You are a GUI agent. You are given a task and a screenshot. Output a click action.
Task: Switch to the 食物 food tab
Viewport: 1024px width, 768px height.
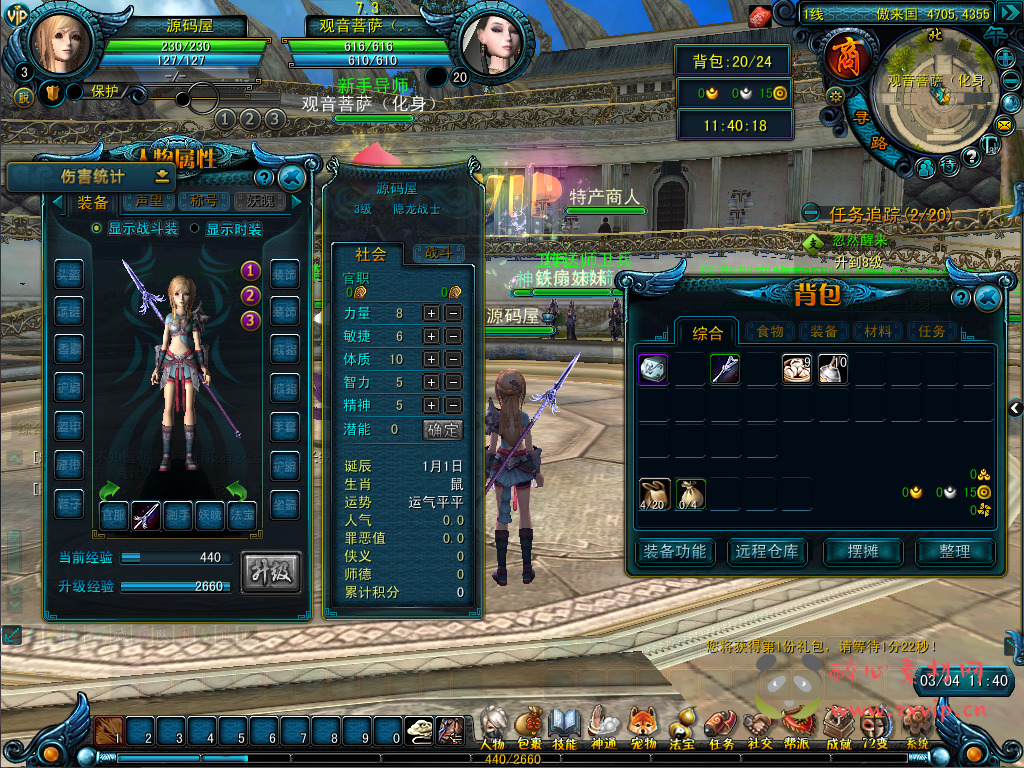coord(769,331)
